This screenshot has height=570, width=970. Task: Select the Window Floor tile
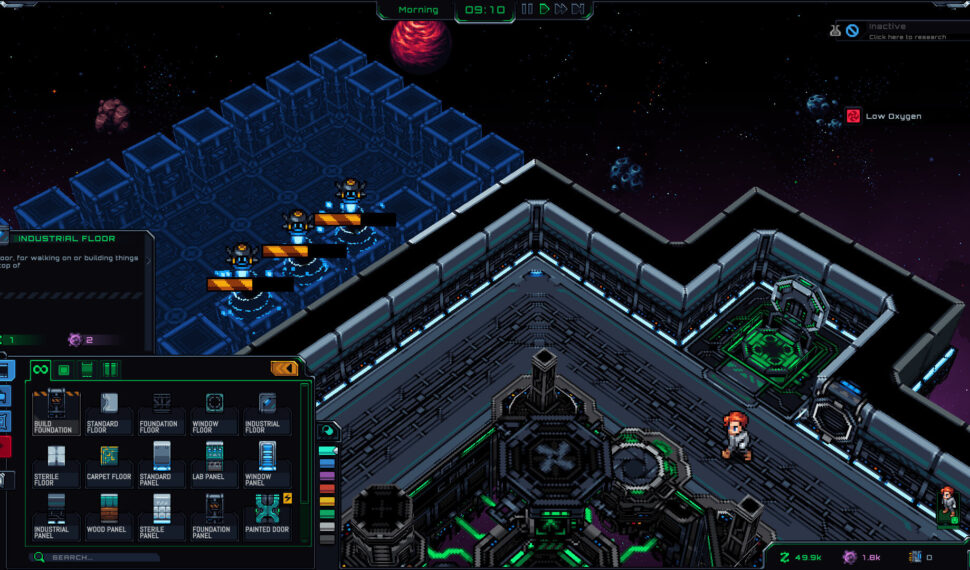213,408
